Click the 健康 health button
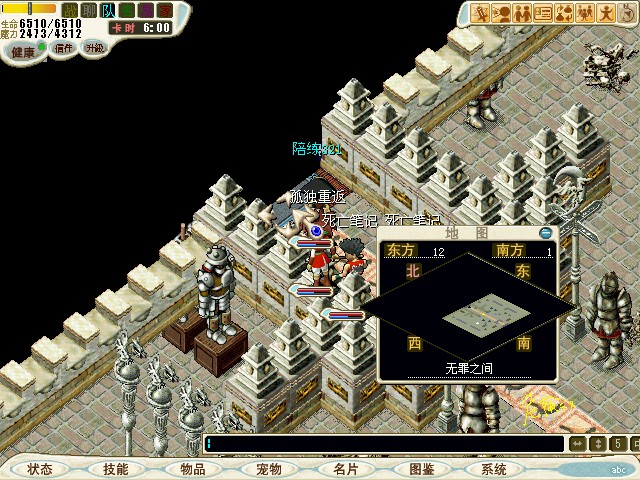 click(x=23, y=48)
